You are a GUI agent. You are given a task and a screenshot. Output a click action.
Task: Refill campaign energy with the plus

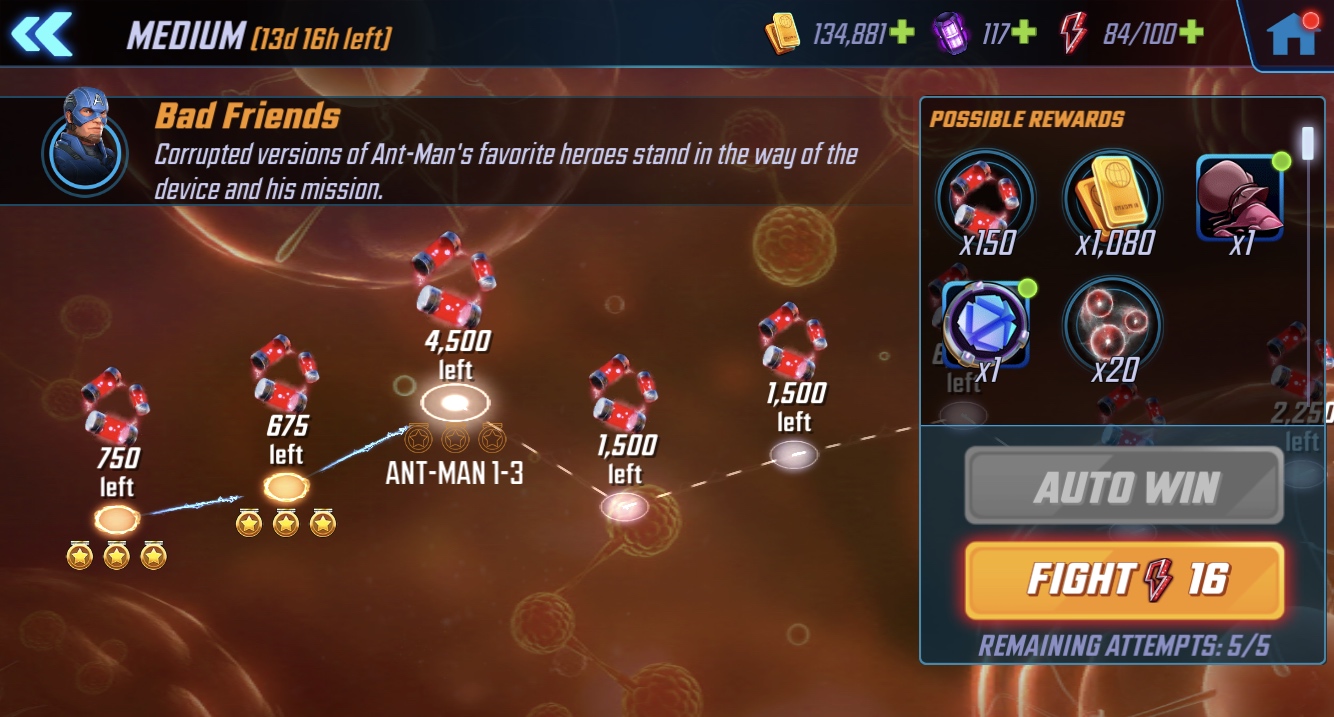[1190, 34]
